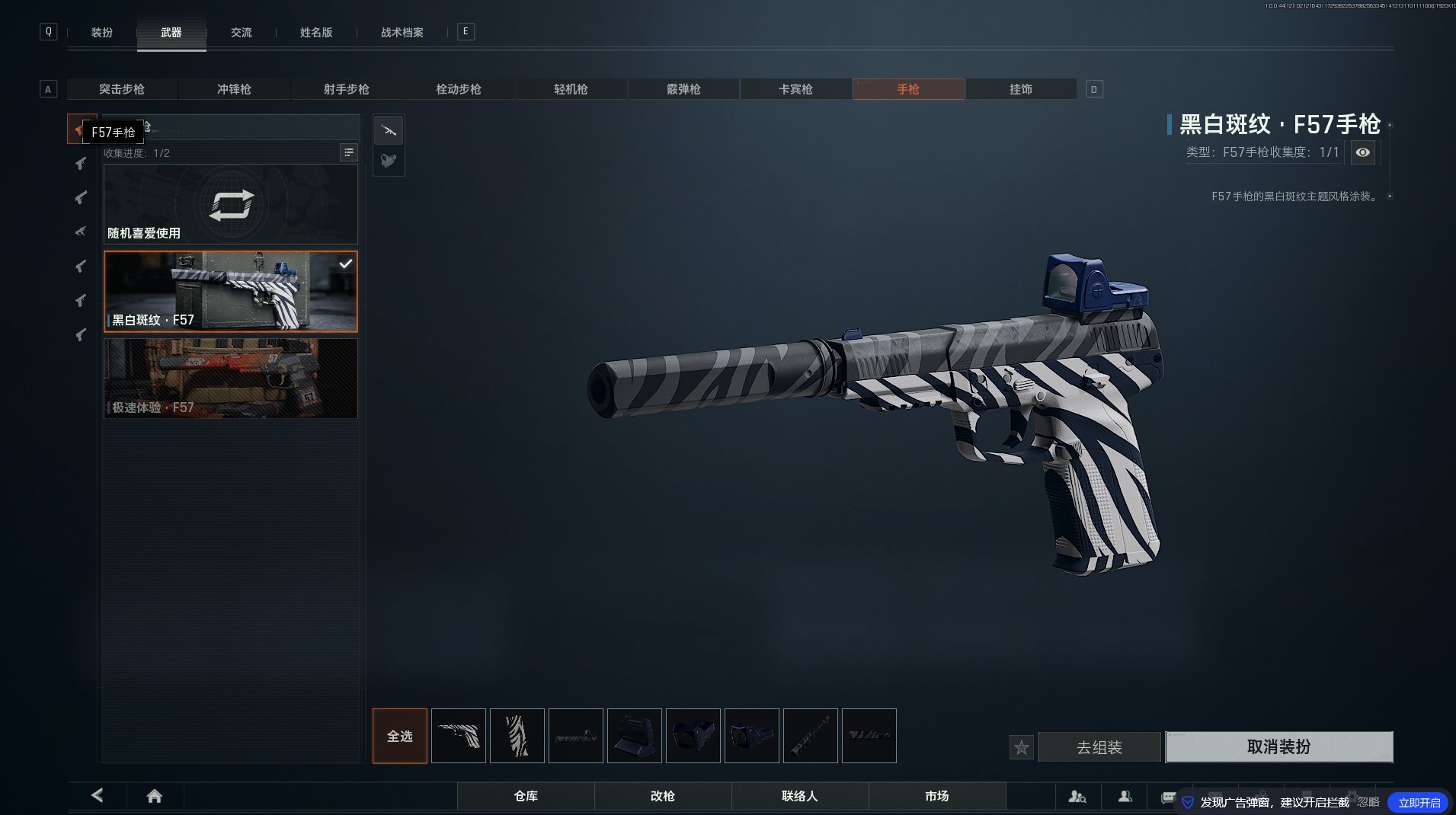The image size is (1456, 815).
Task: Switch to the 挂饰 category
Action: [1020, 89]
